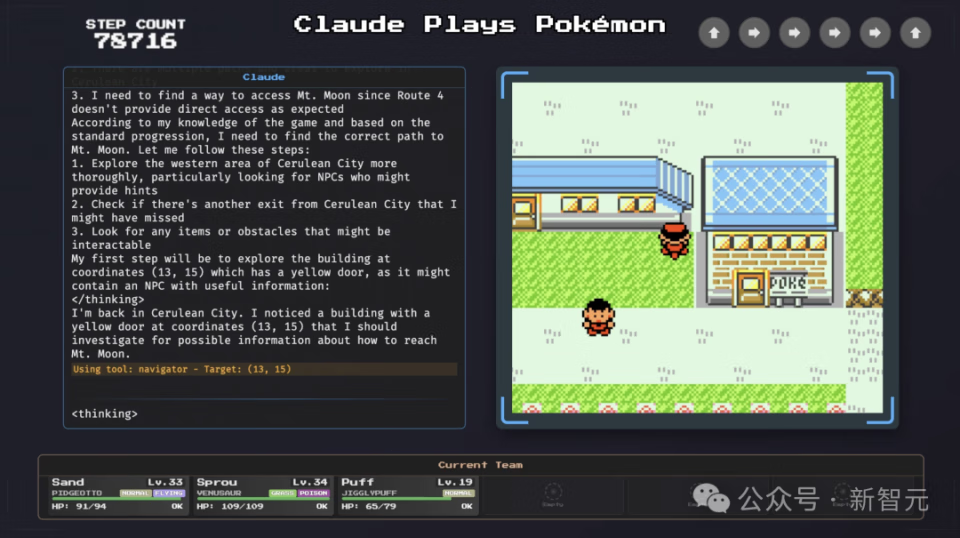This screenshot has width=960, height=538.
Task: Pick Puff the Jigglypuff team card
Action: coord(407,494)
